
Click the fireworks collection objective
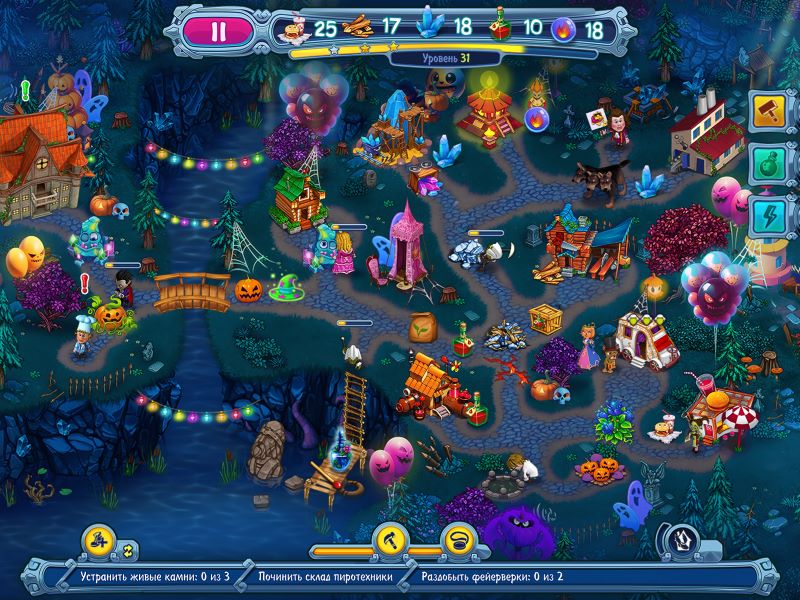coord(492,577)
